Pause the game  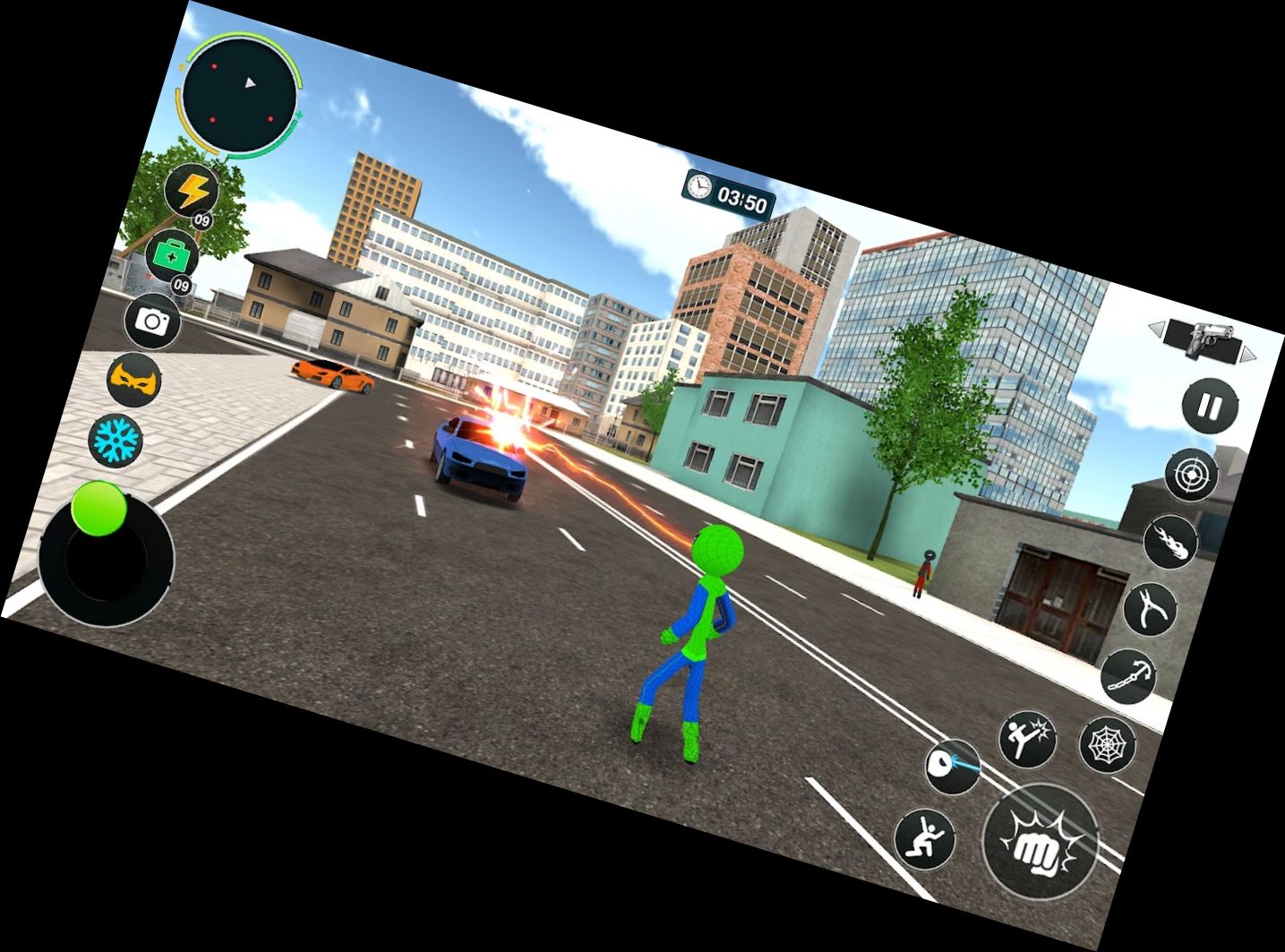pyautogui.click(x=1210, y=407)
